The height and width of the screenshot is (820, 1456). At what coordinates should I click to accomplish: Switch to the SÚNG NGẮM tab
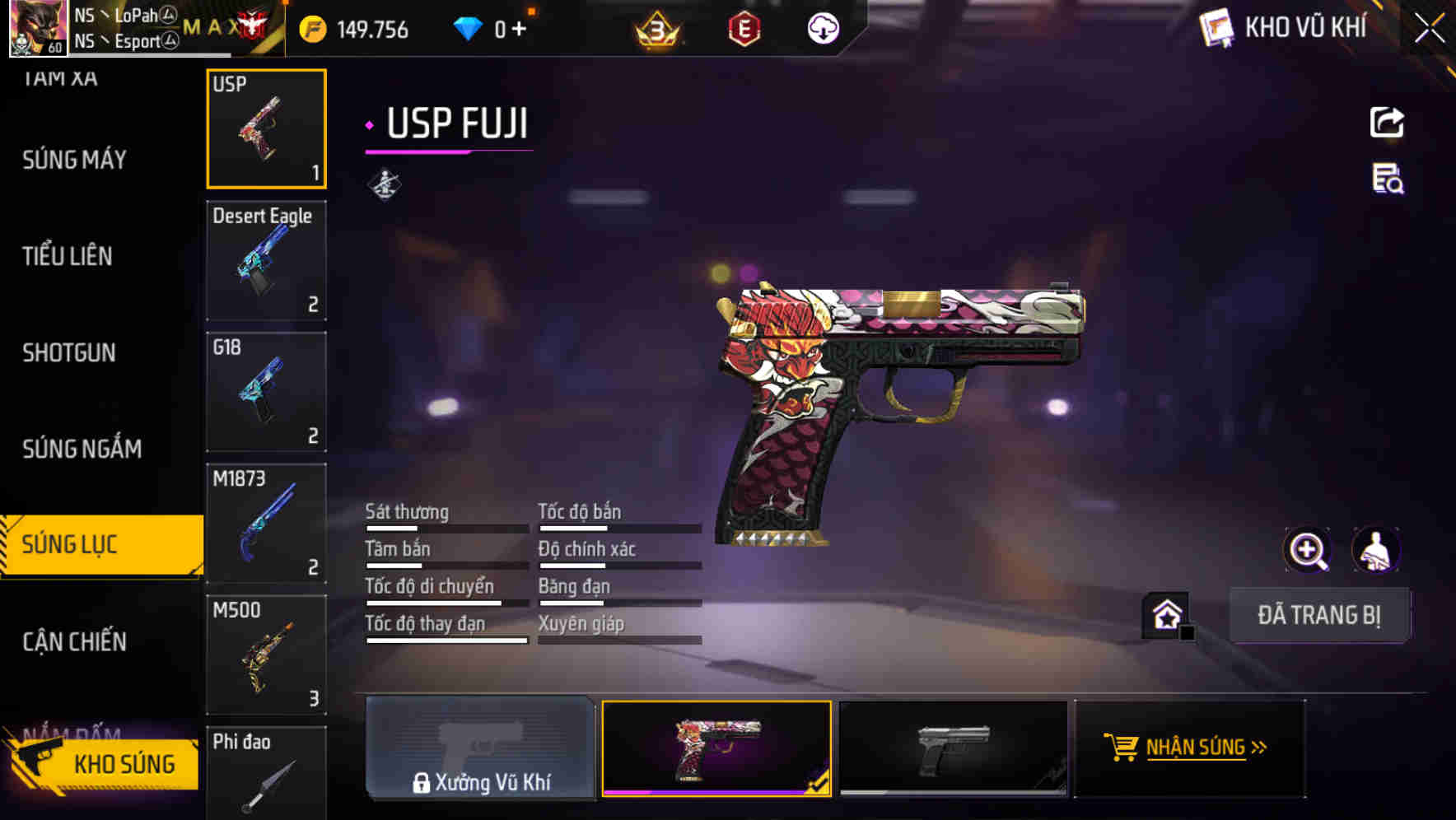pos(81,449)
